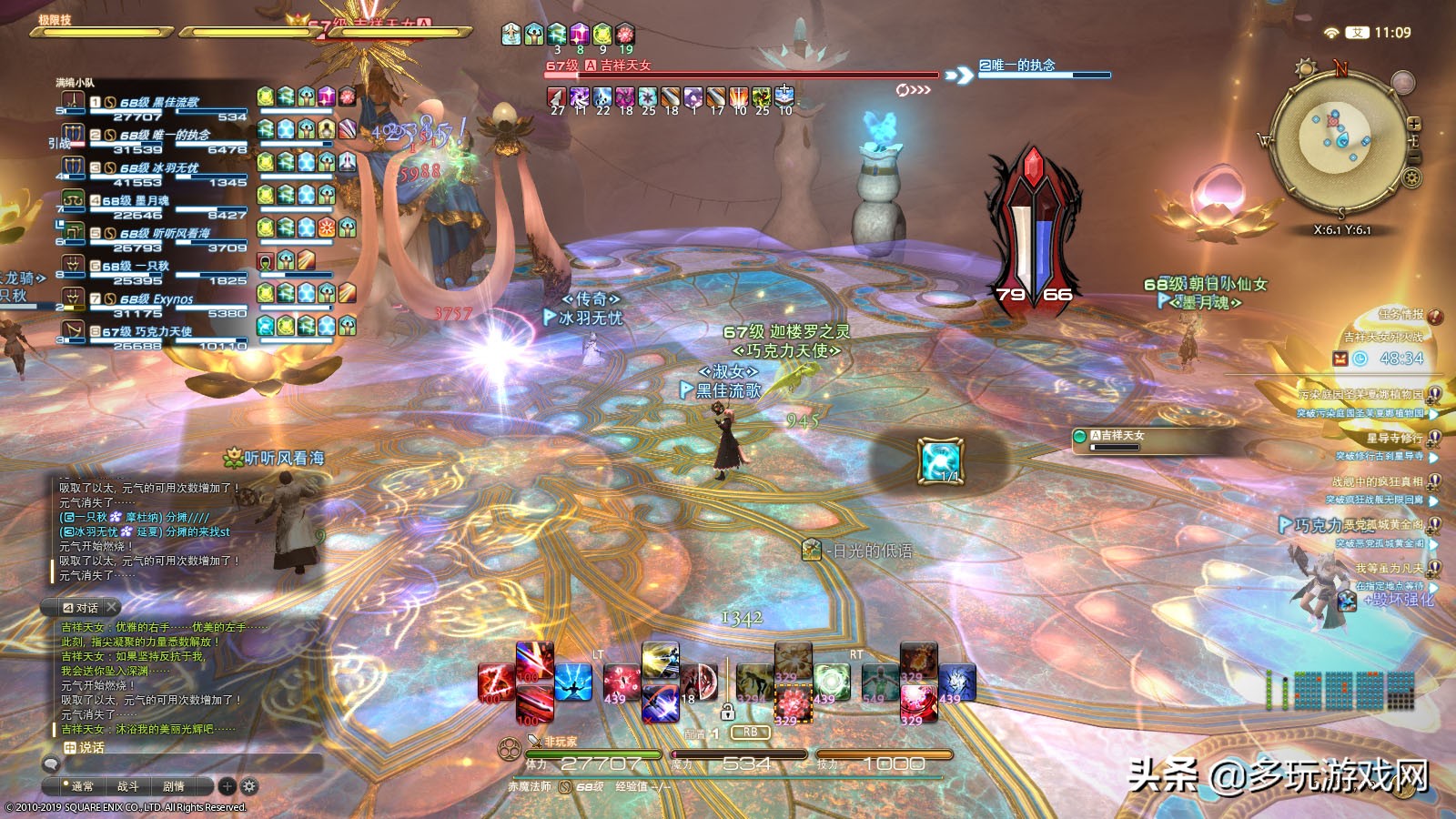The height and width of the screenshot is (819, 1456).
Task: Switch to the 剧情 chat tab
Action: coord(173,786)
